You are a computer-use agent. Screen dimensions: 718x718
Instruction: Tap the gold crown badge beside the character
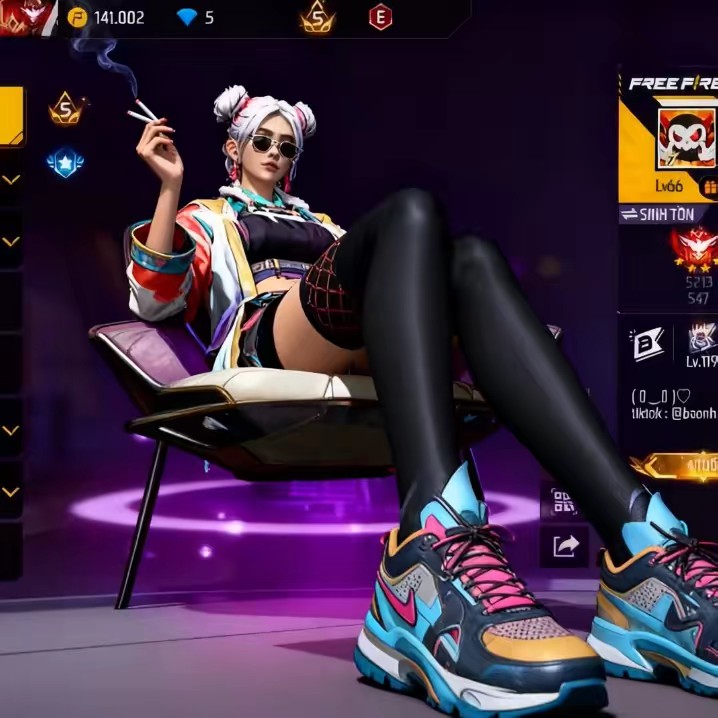pos(66,109)
